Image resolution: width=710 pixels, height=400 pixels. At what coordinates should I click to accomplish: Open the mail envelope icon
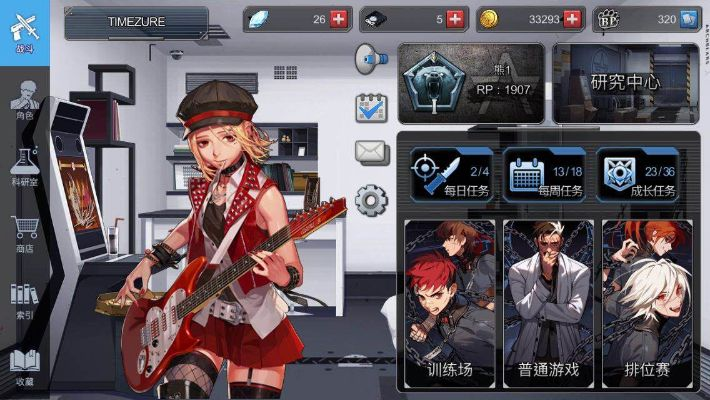371,151
